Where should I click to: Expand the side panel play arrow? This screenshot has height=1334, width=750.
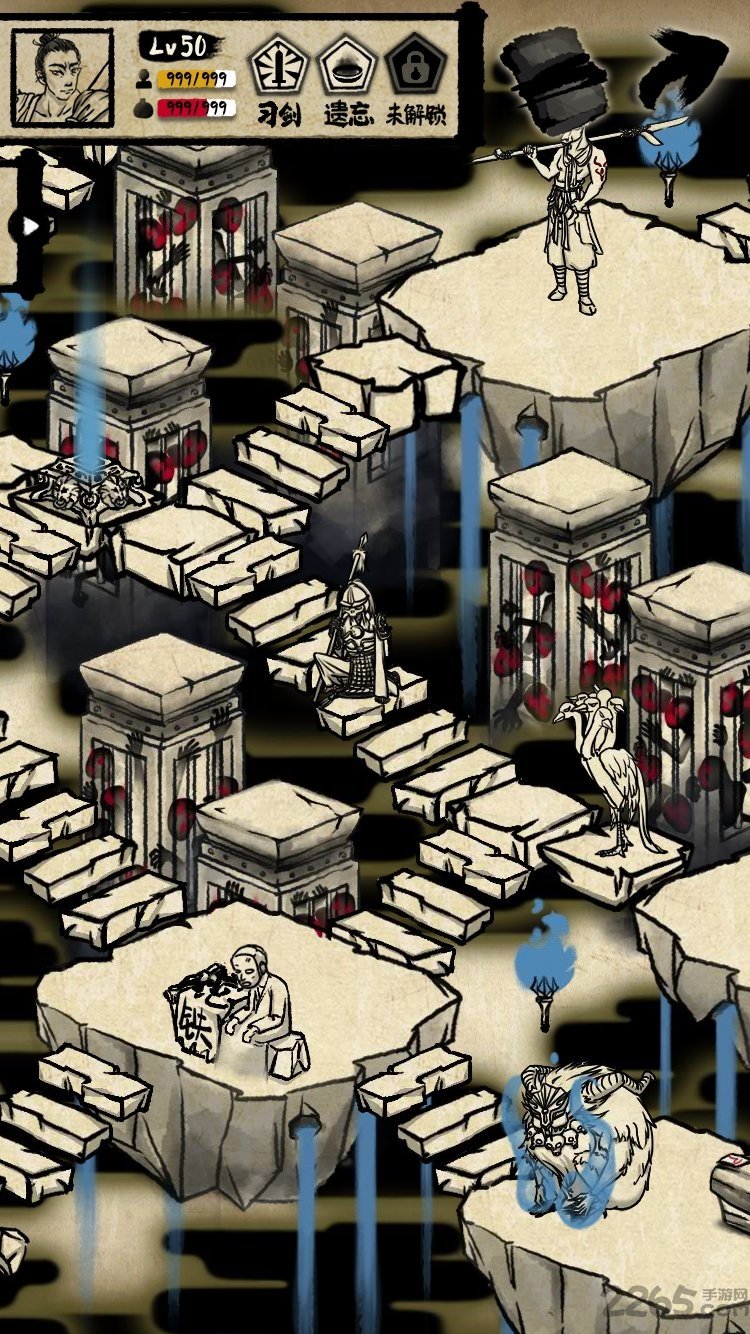click(x=30, y=226)
